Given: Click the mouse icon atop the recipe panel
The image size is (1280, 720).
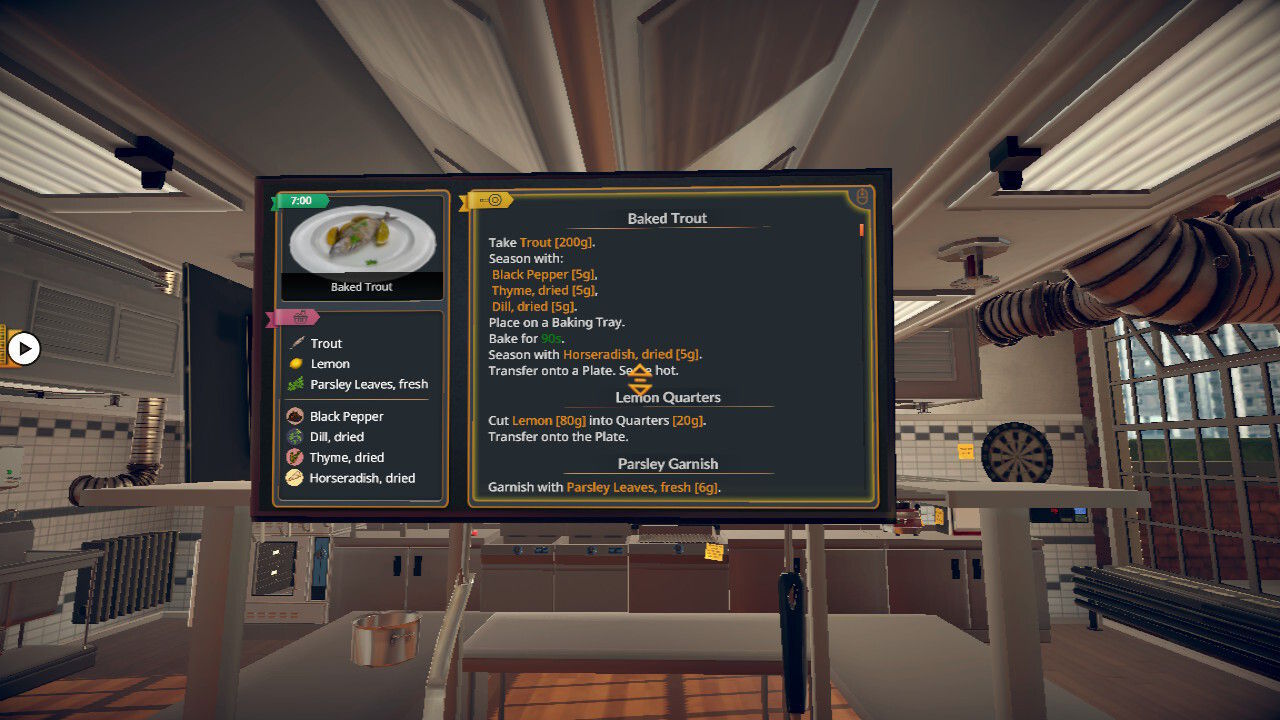Looking at the screenshot, I should point(861,196).
